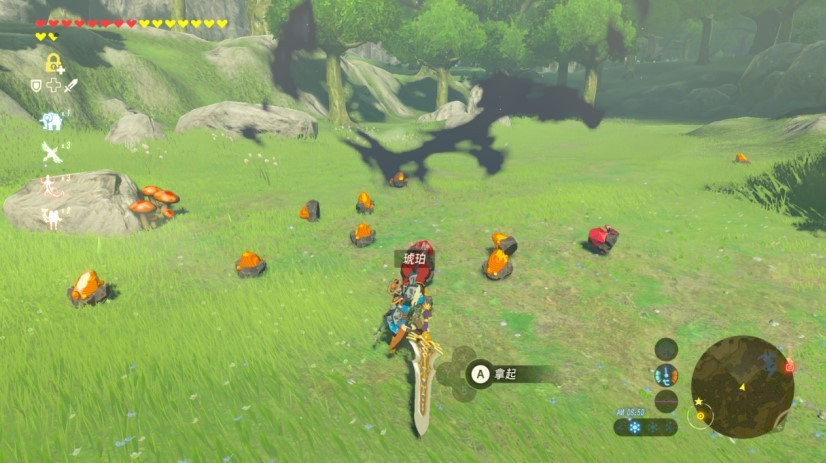
Task: Activate the blue elephant champion ability
Action: click(x=51, y=121)
